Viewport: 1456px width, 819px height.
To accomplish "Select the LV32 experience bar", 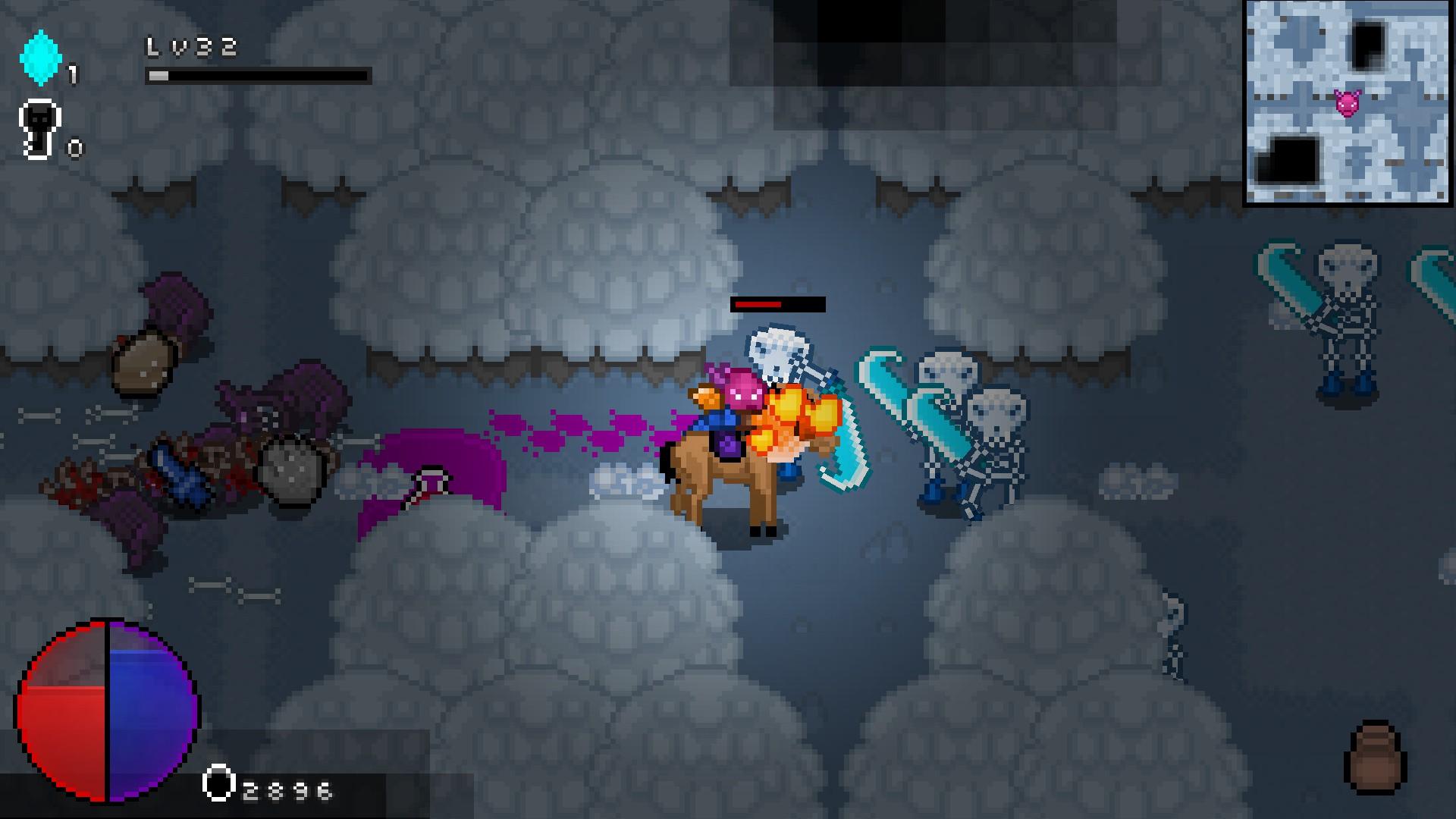I will pos(258,75).
